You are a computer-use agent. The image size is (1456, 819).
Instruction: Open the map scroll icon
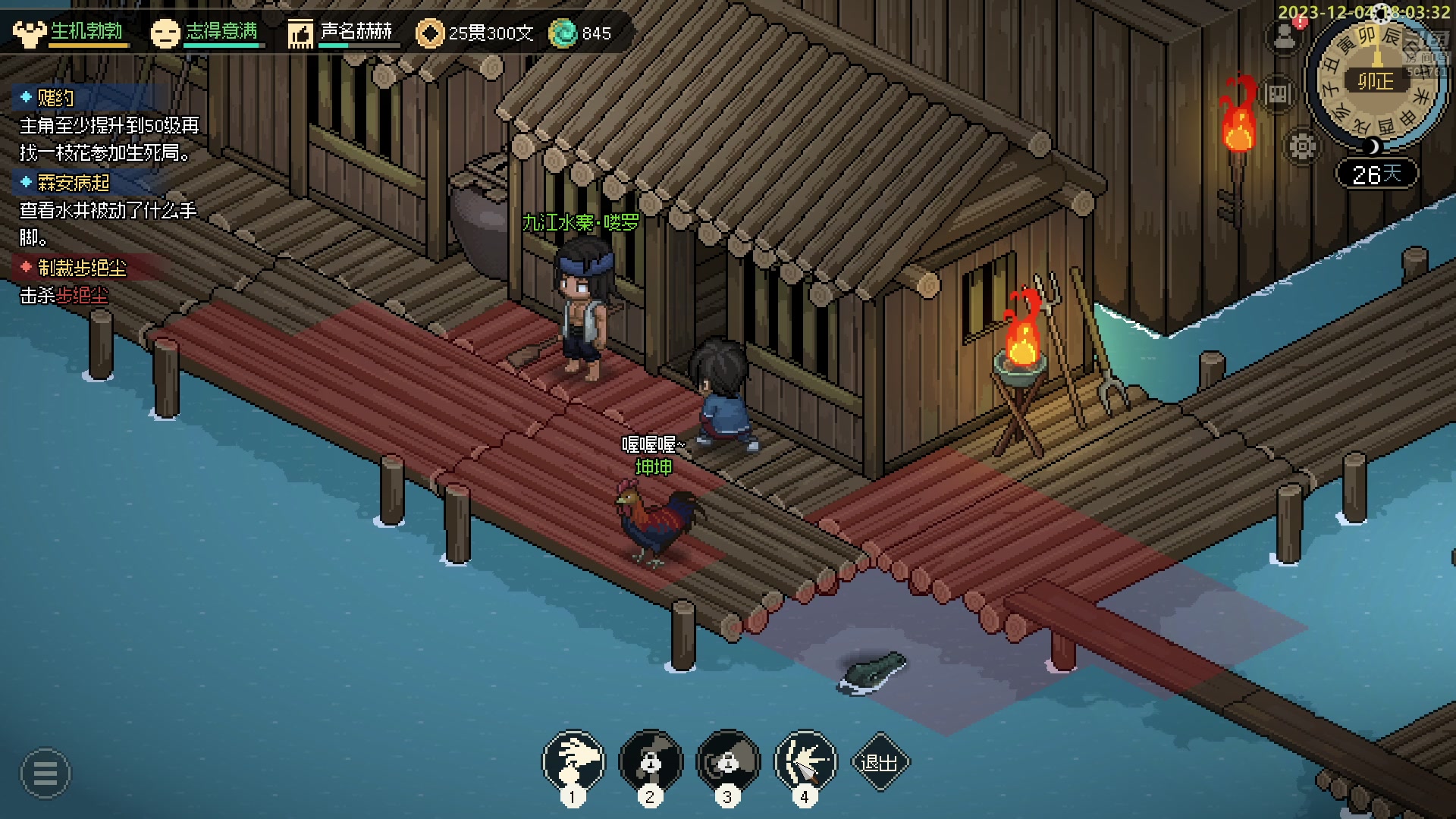point(1278,94)
